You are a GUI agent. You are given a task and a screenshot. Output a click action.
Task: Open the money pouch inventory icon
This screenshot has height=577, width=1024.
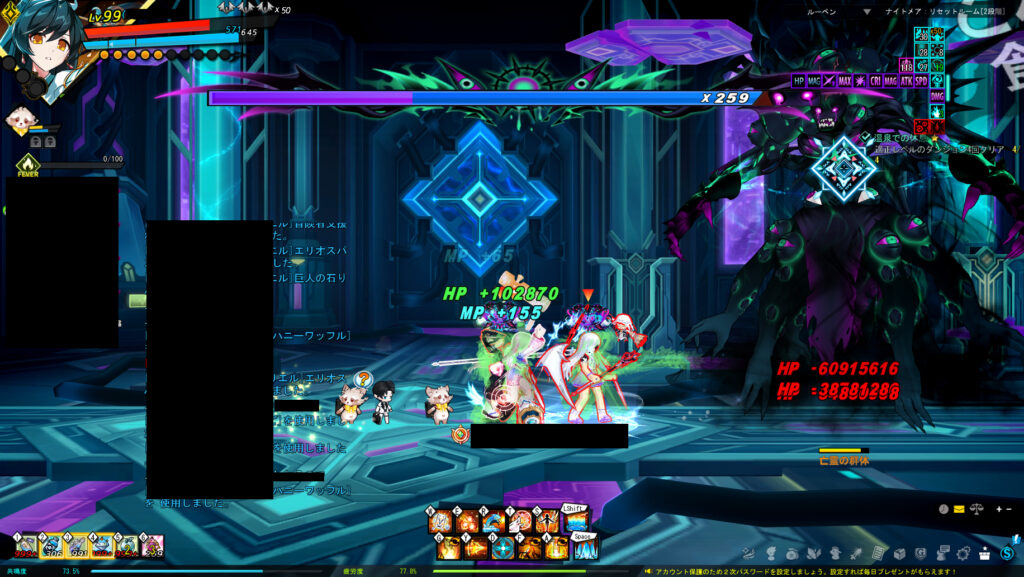click(792, 553)
